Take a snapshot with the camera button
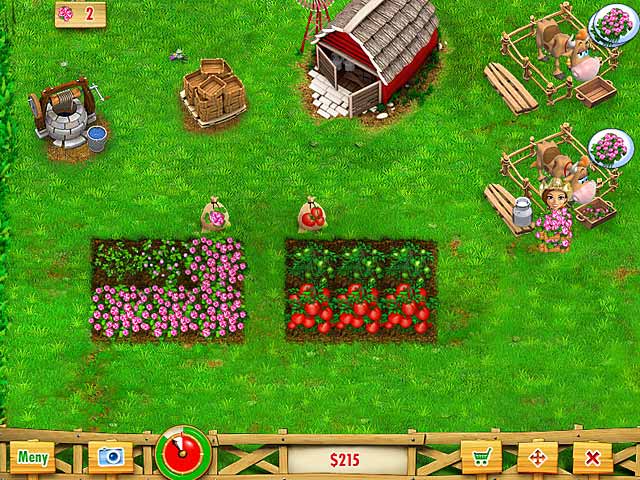 110,458
